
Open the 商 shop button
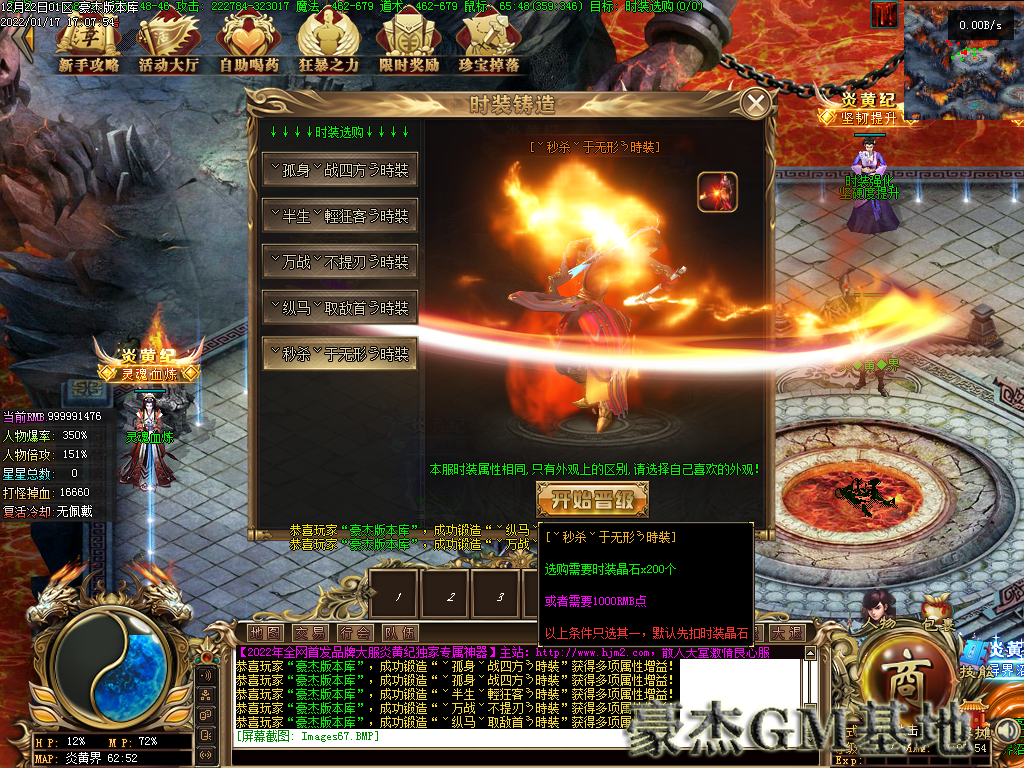click(906, 685)
